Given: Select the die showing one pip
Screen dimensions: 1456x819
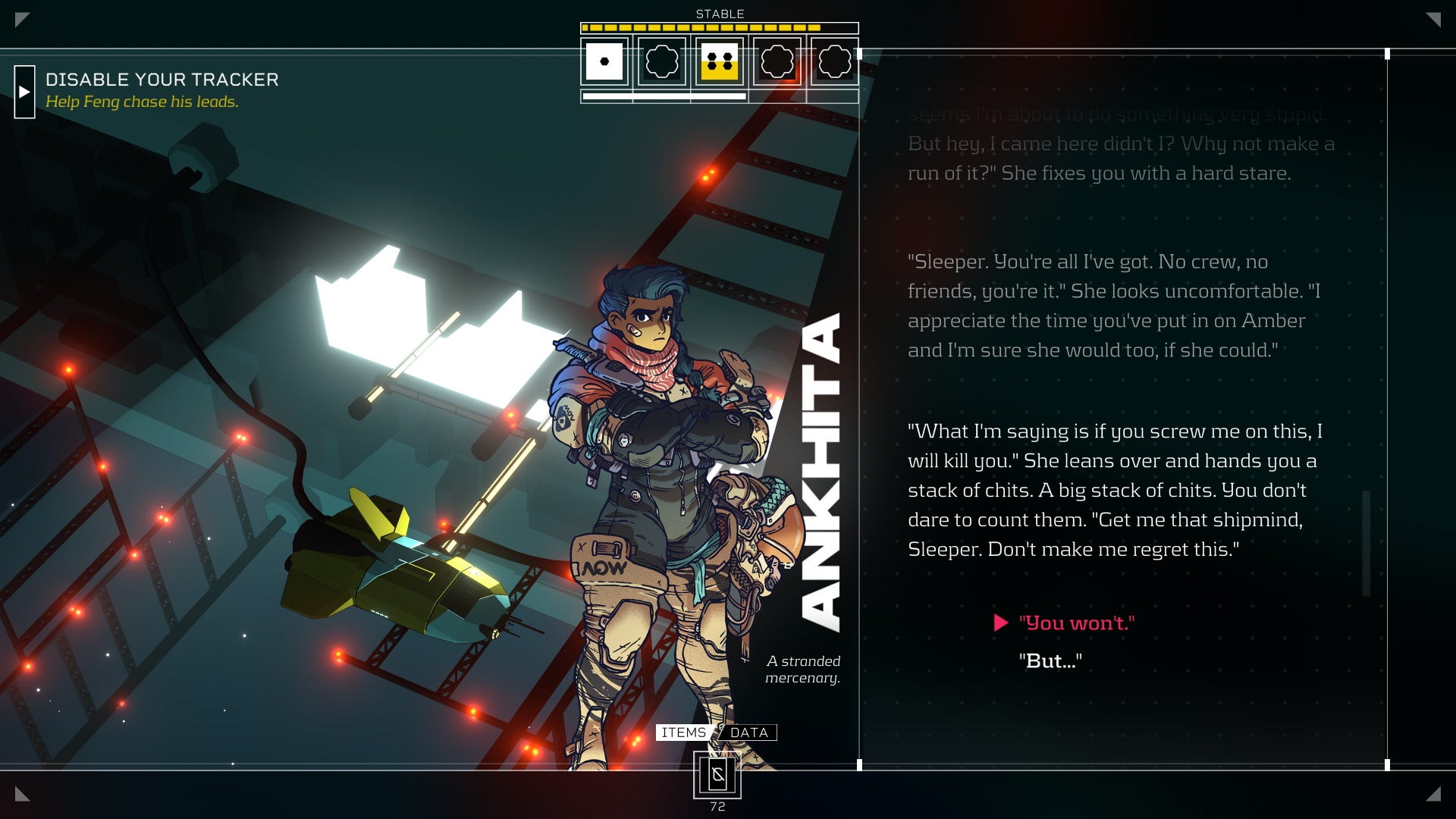Looking at the screenshot, I should click(x=604, y=61).
